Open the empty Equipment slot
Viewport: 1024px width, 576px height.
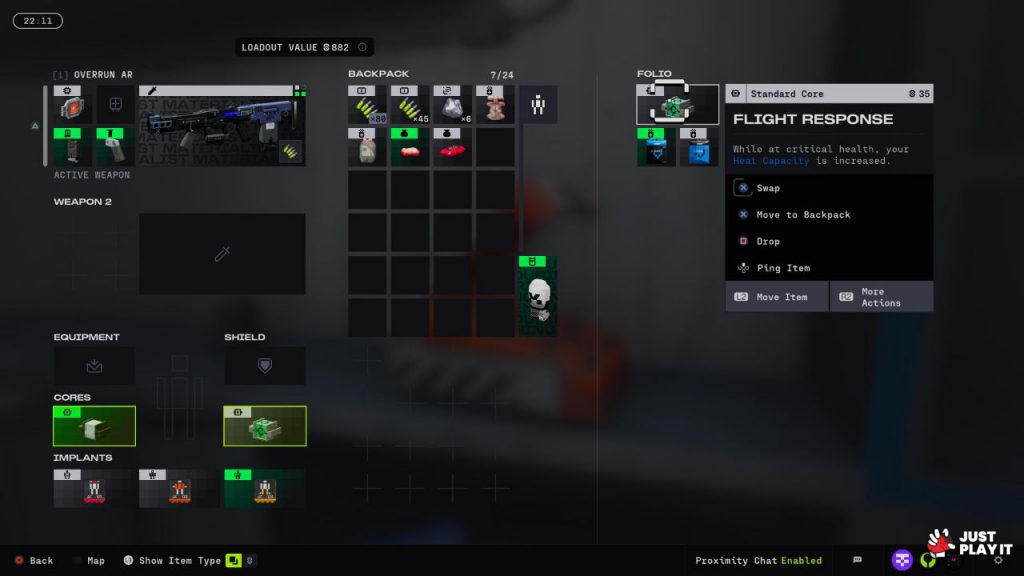(x=94, y=366)
